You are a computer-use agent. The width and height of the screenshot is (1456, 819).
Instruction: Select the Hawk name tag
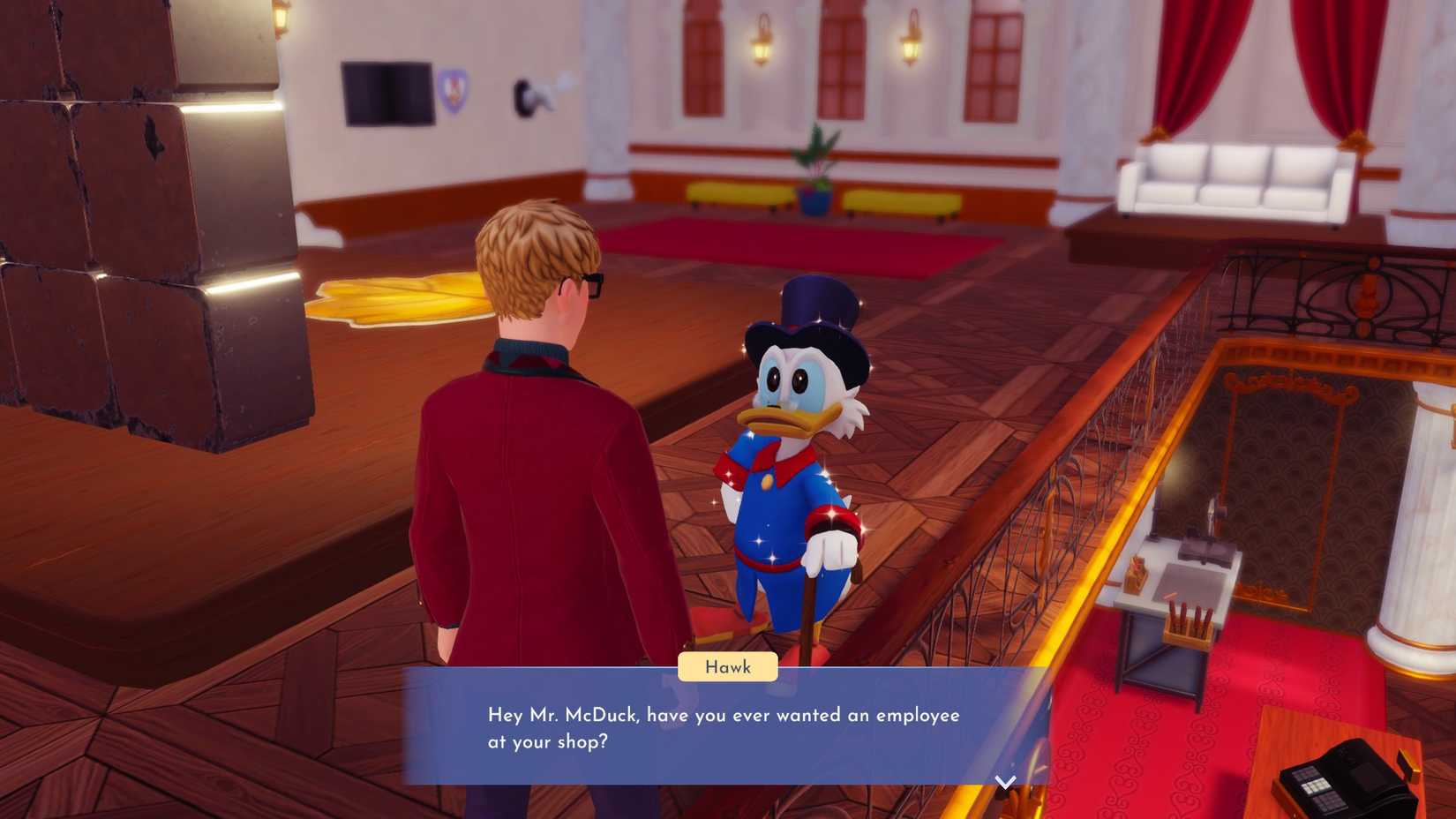[727, 667]
